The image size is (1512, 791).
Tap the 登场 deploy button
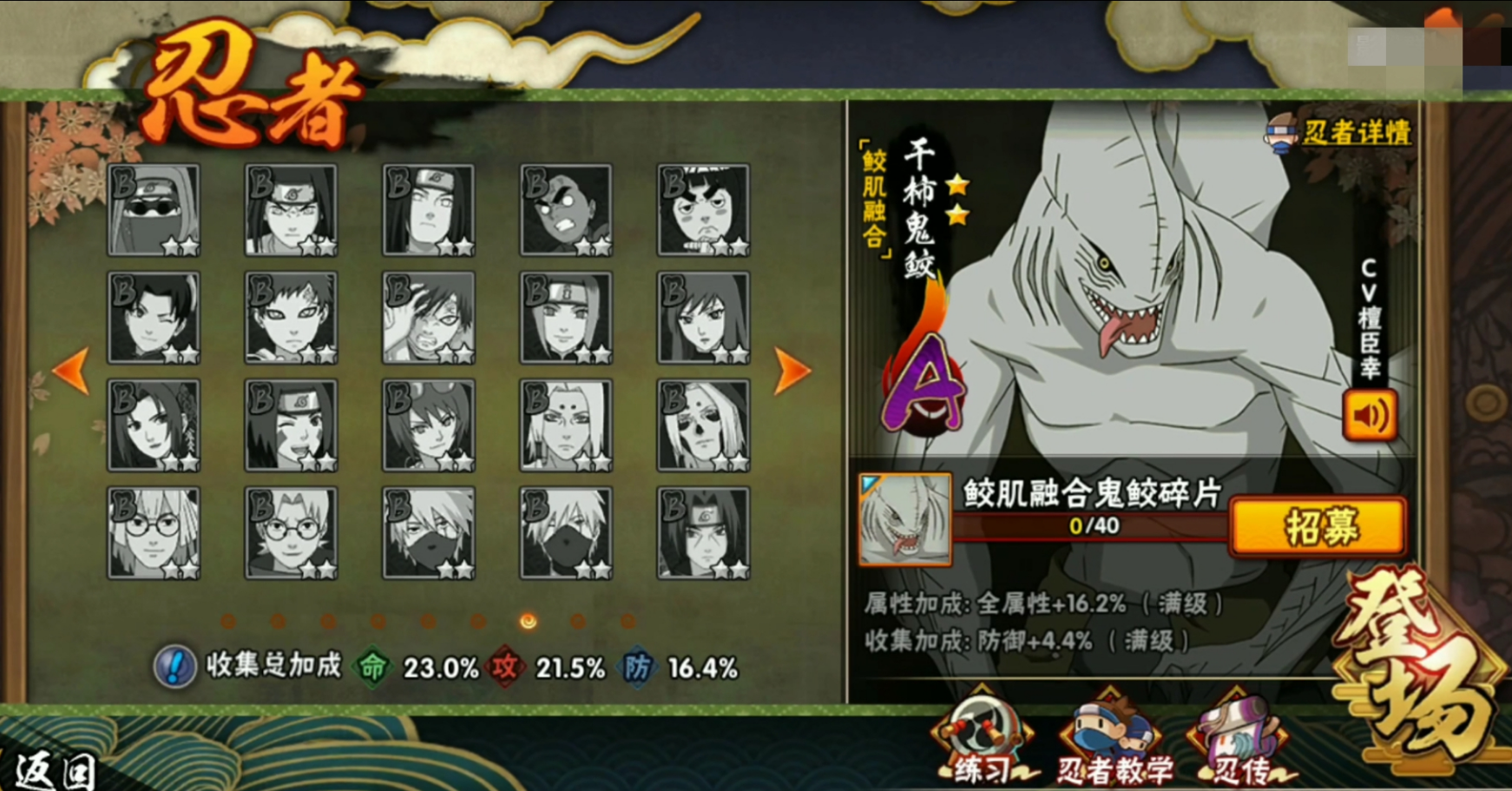coord(1415,669)
